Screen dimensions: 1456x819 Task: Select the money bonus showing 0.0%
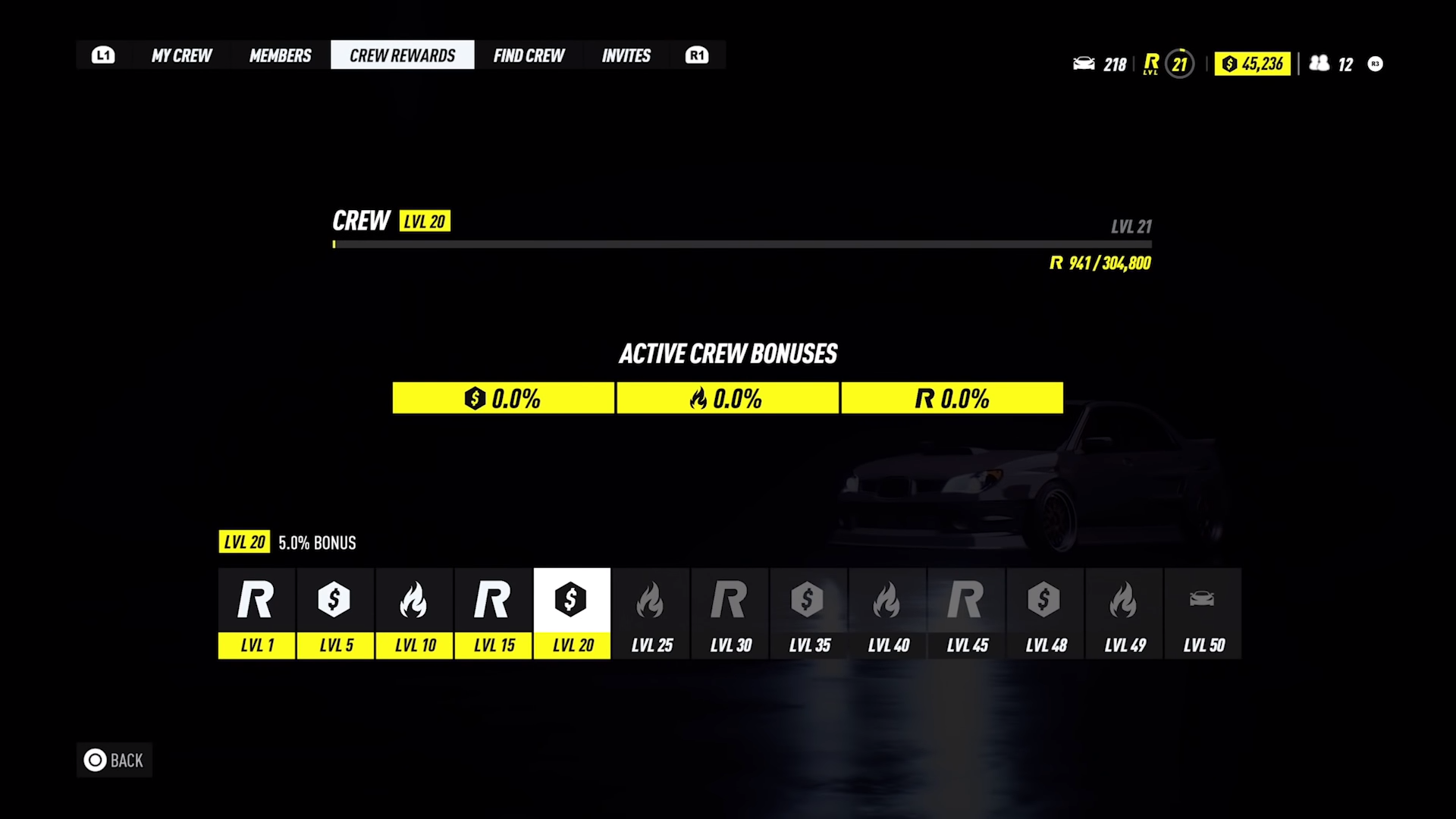click(x=502, y=397)
